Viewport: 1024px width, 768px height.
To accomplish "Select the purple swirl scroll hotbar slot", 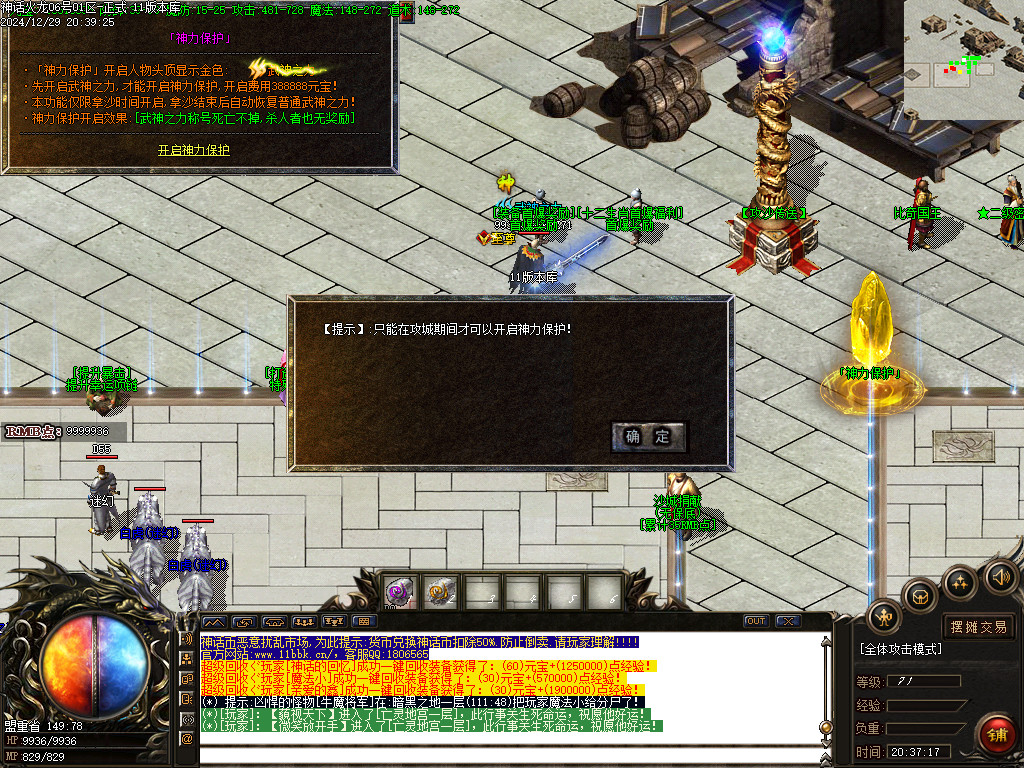I will 400,592.
